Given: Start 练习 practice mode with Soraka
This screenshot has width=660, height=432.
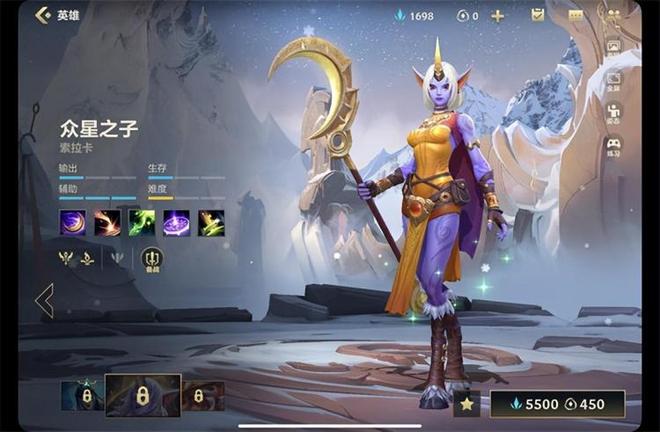Looking at the screenshot, I should pyautogui.click(x=613, y=147).
